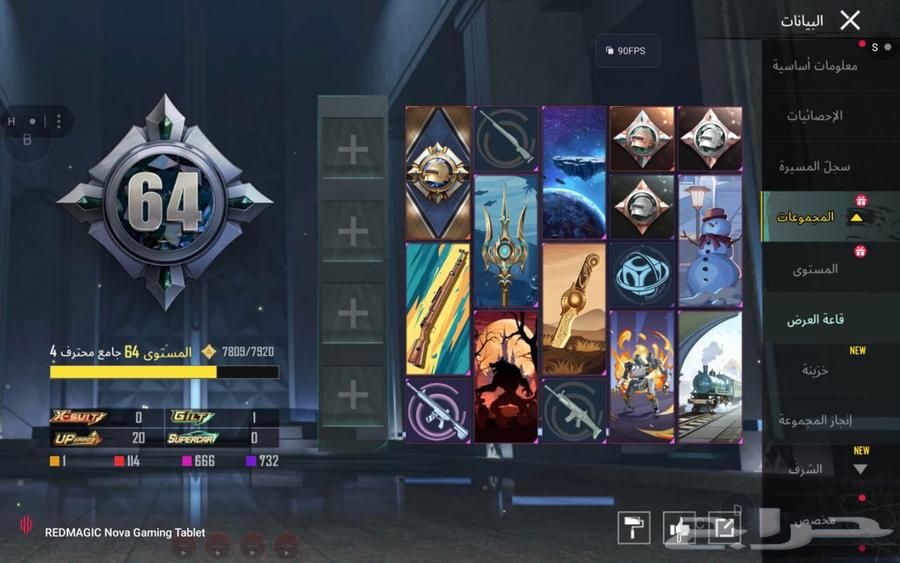Screen dimensions: 900x563
Task: Pick the werewolf silhouette card
Action: pyautogui.click(x=506, y=376)
